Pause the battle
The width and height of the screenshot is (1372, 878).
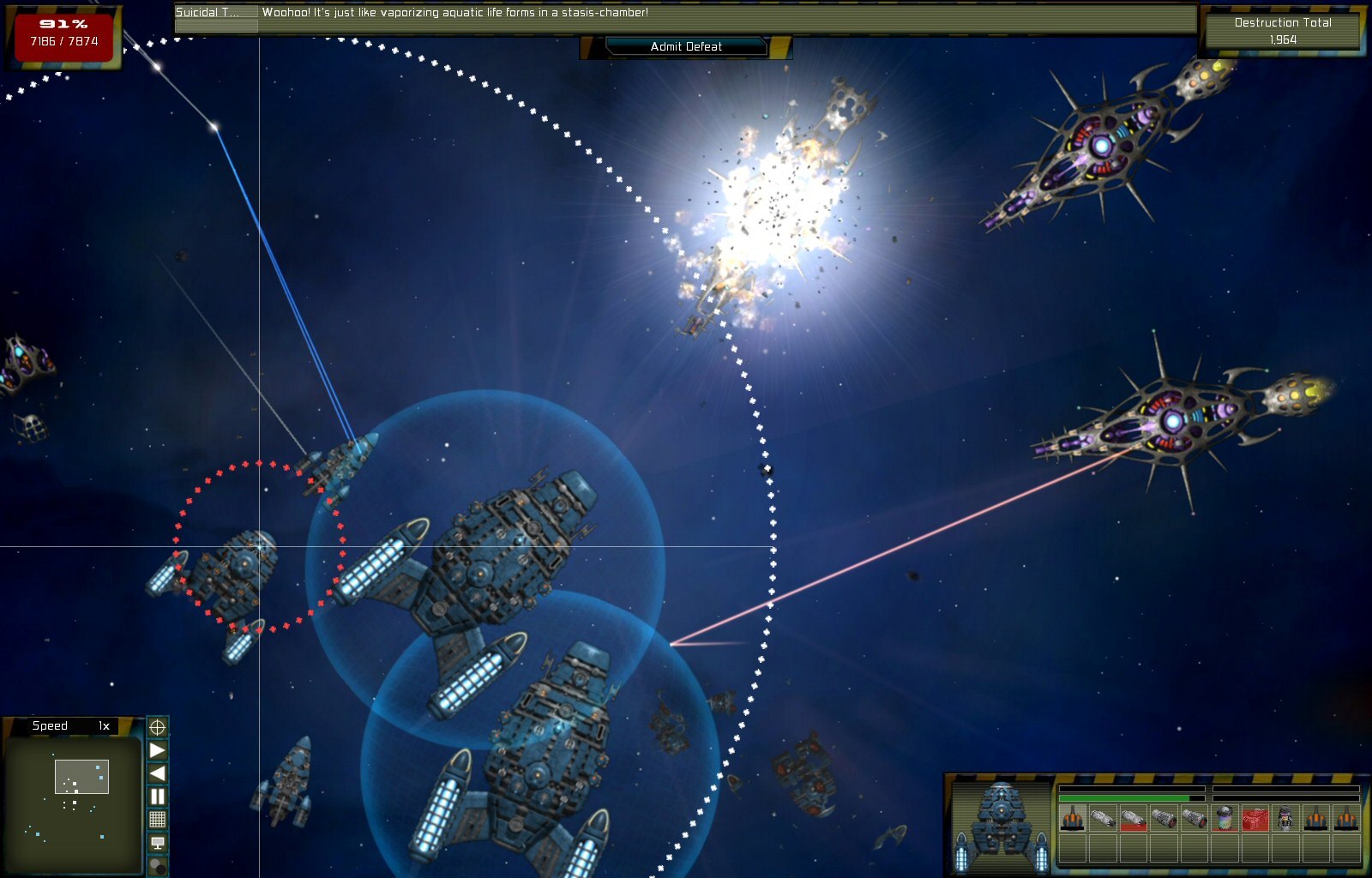(x=158, y=797)
